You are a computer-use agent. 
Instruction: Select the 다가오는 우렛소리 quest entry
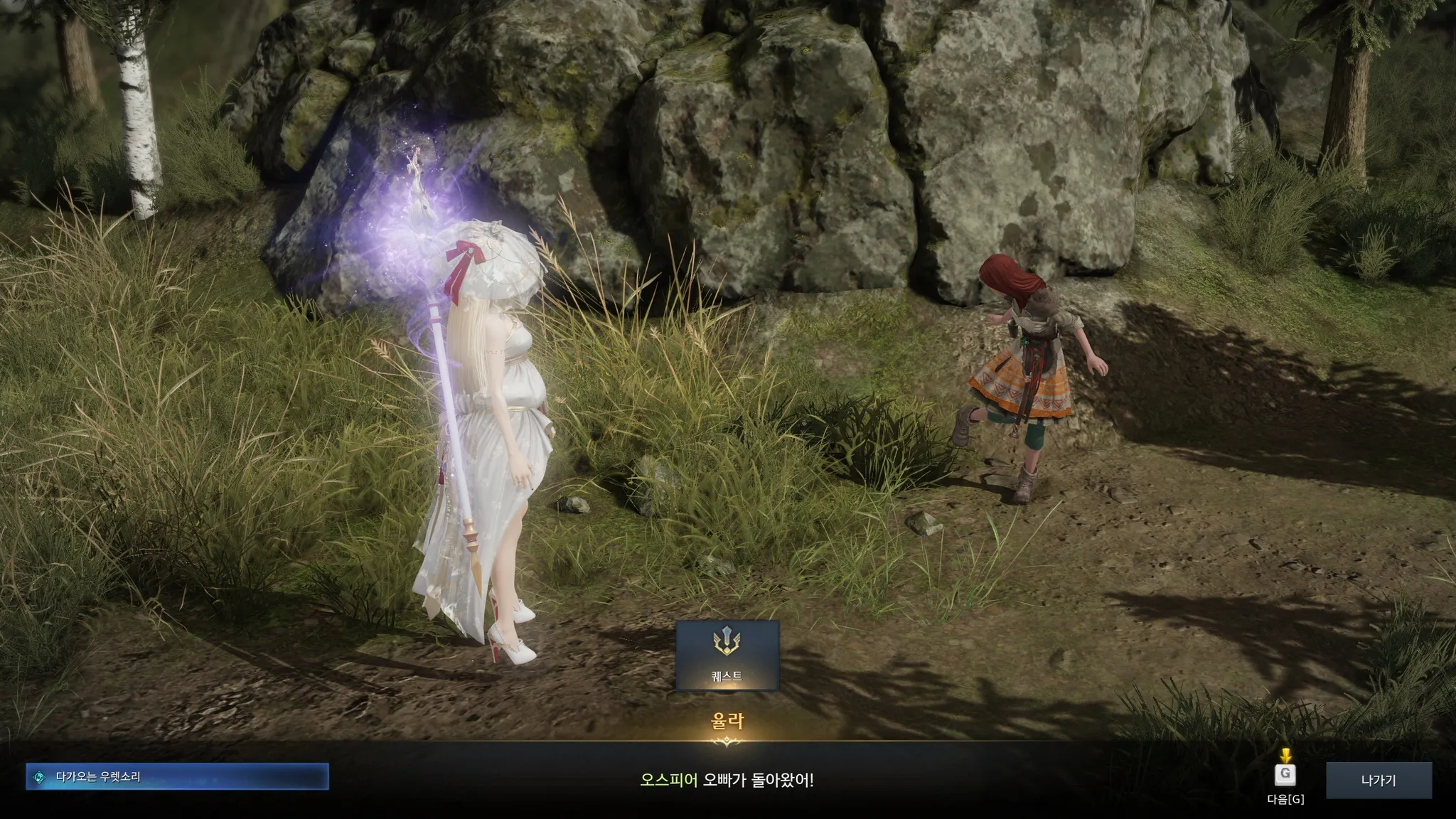pyautogui.click(x=177, y=777)
